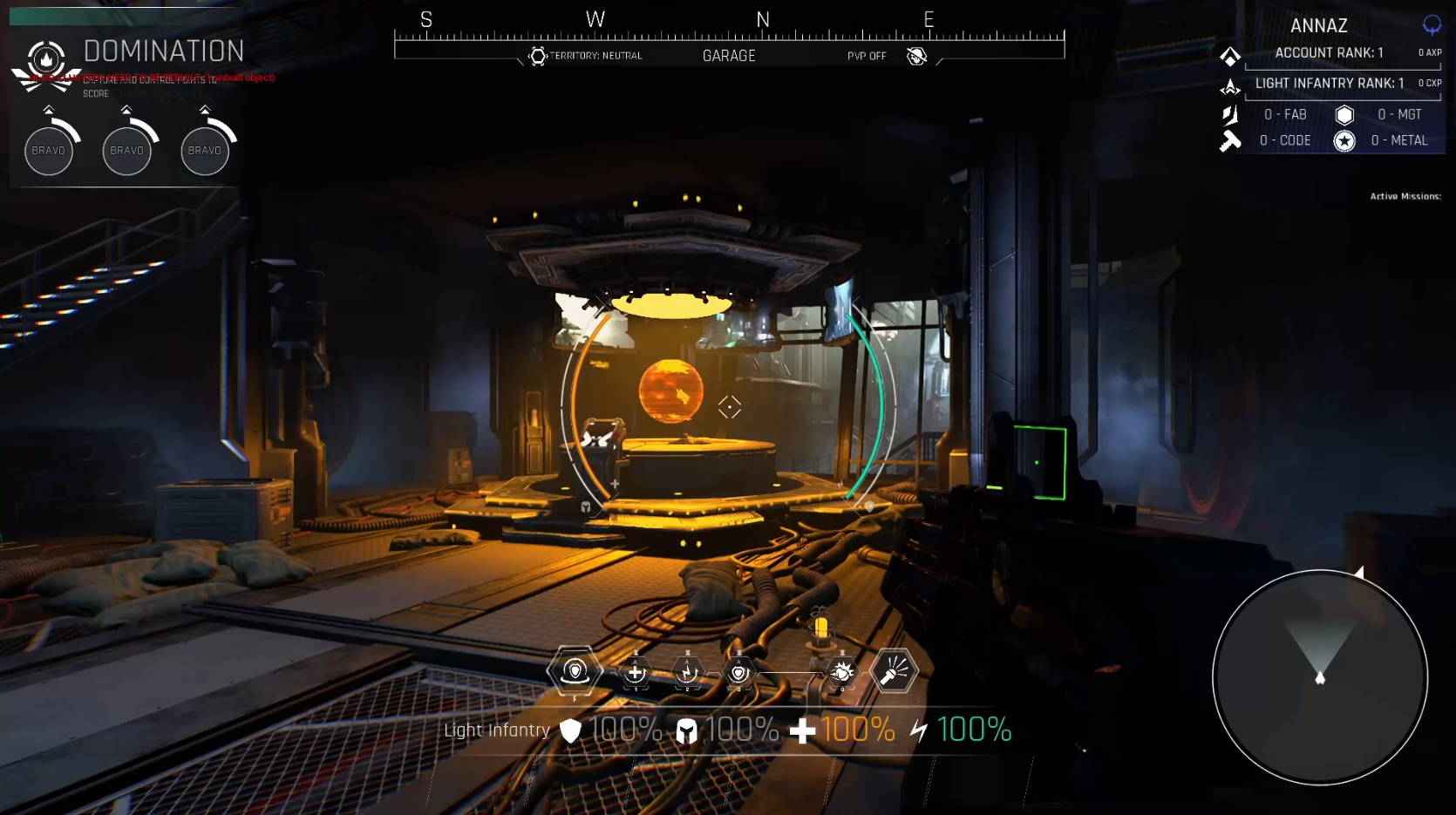Trigger the energy recharge ability

688,672
